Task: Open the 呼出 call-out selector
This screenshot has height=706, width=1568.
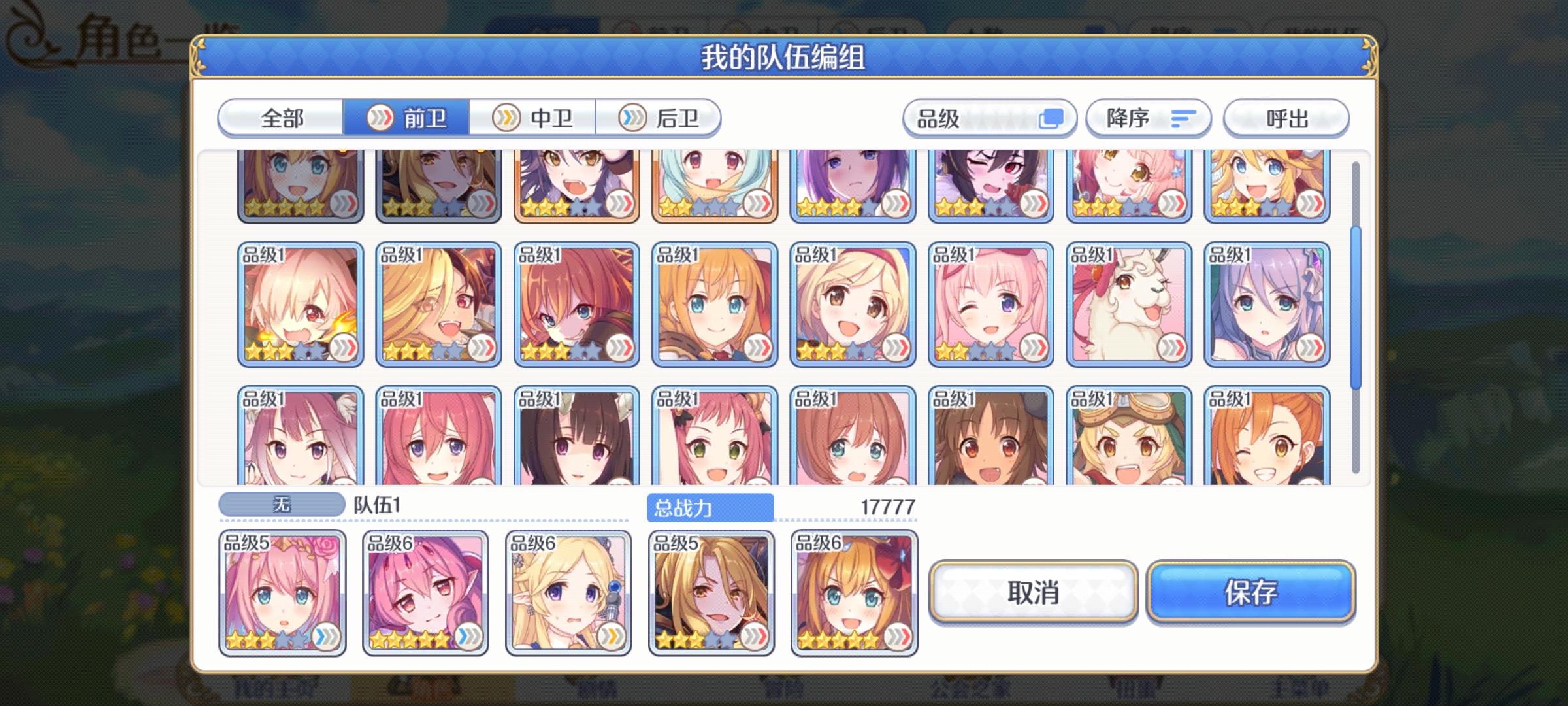Action: tap(1285, 118)
